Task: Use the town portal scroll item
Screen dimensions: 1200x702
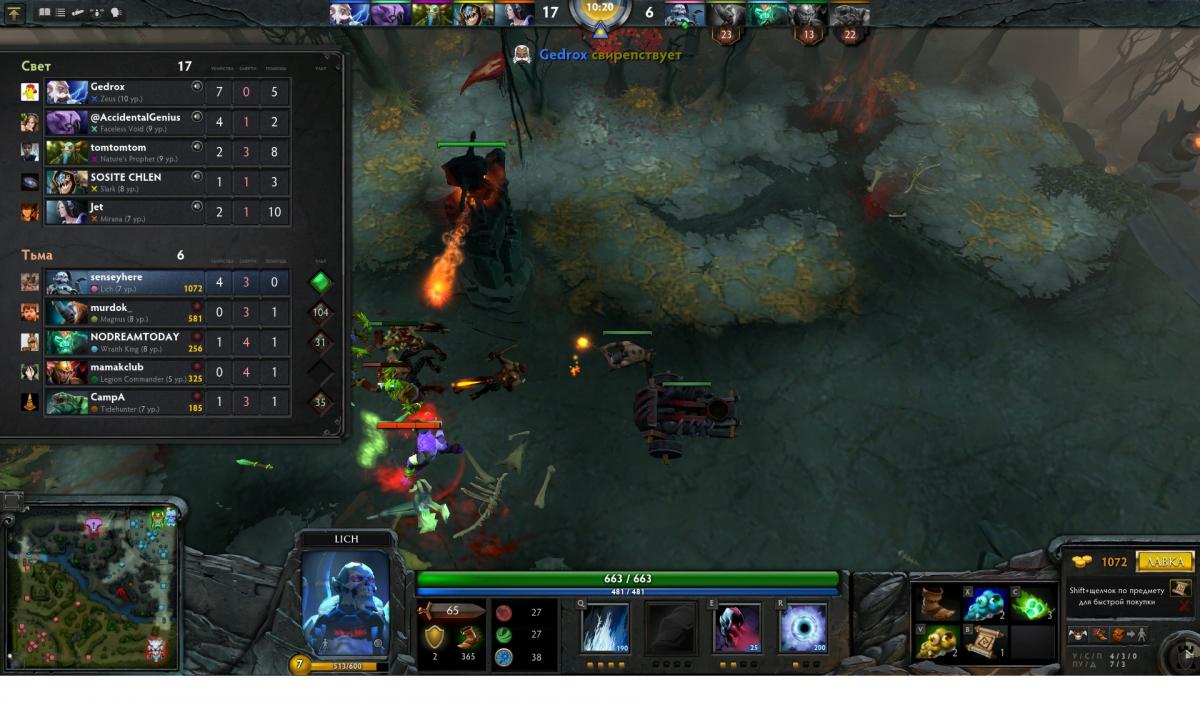Action: (986, 642)
